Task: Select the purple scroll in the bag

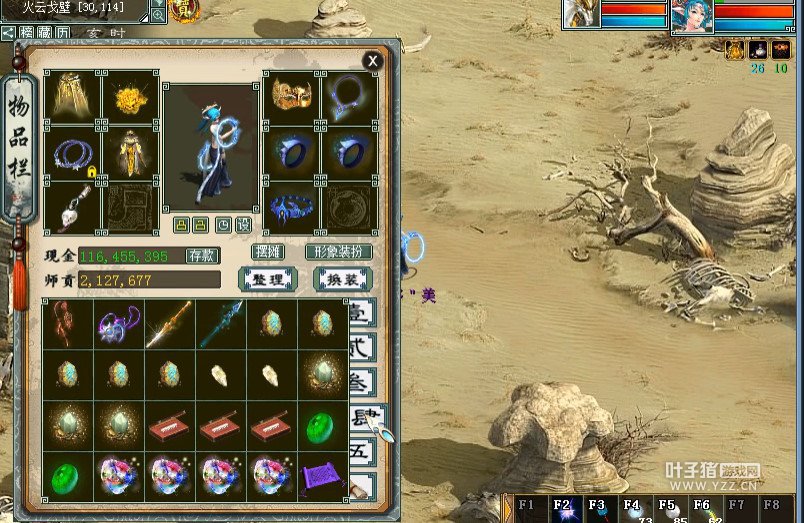Action: click(322, 477)
